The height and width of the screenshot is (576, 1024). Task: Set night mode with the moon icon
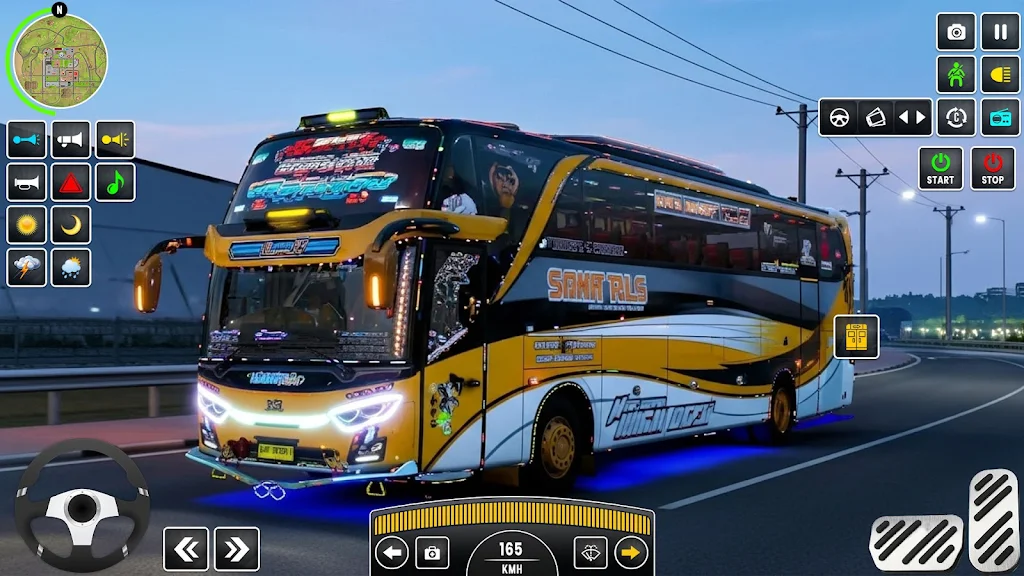coord(71,225)
